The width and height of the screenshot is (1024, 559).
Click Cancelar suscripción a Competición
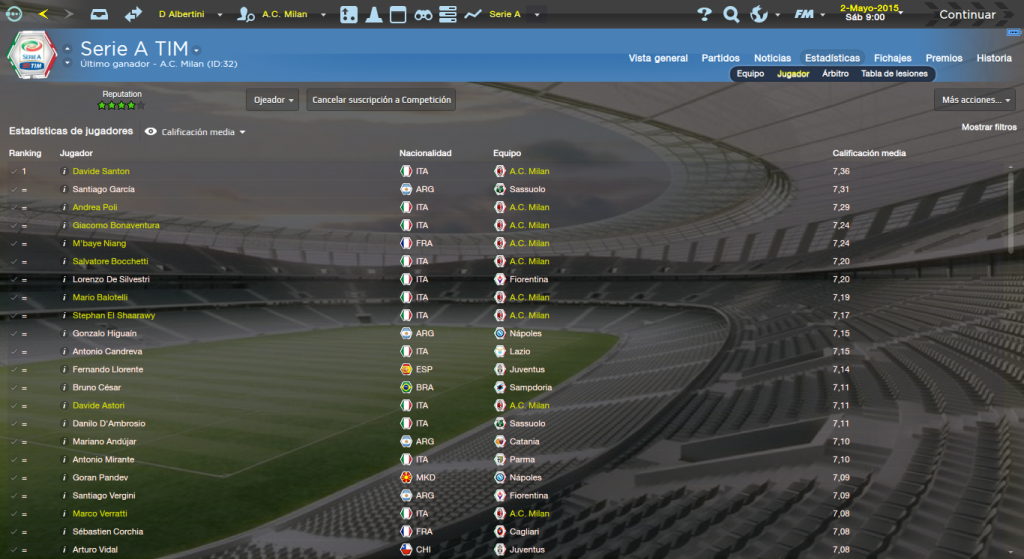(x=382, y=100)
